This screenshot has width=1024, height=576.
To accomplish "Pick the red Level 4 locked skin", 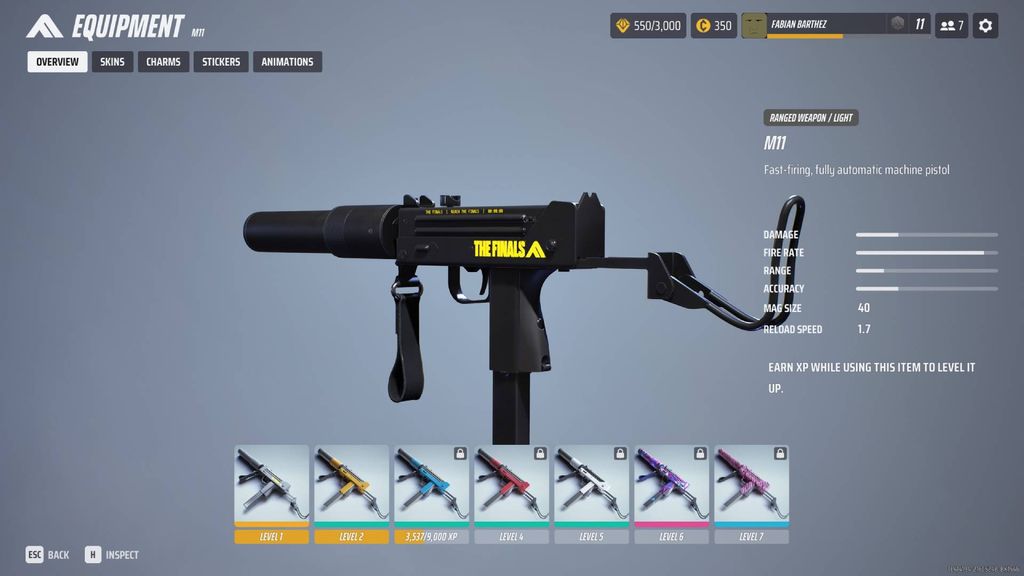I will pos(512,485).
